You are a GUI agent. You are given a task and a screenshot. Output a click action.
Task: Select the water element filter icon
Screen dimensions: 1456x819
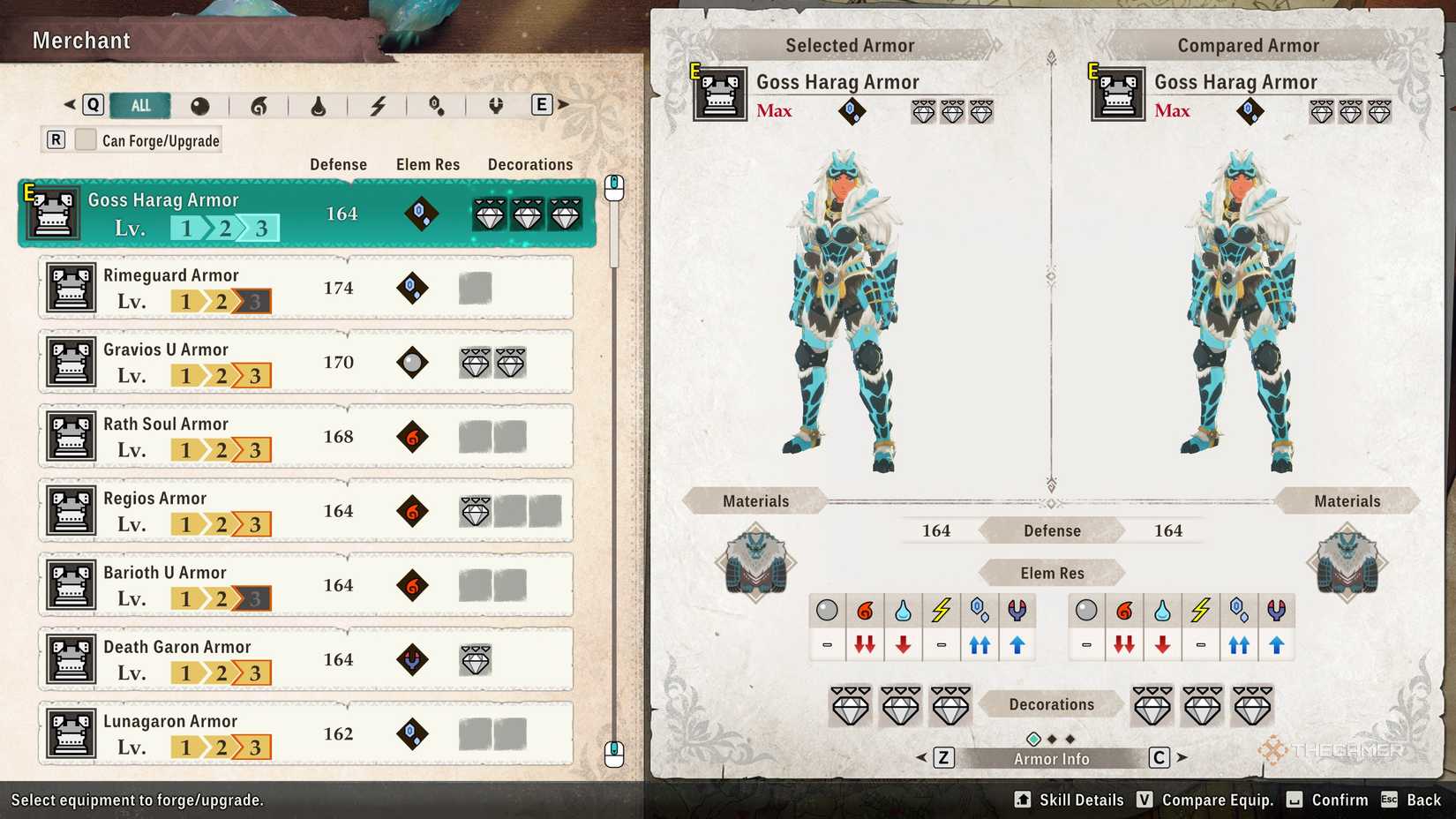point(319,107)
